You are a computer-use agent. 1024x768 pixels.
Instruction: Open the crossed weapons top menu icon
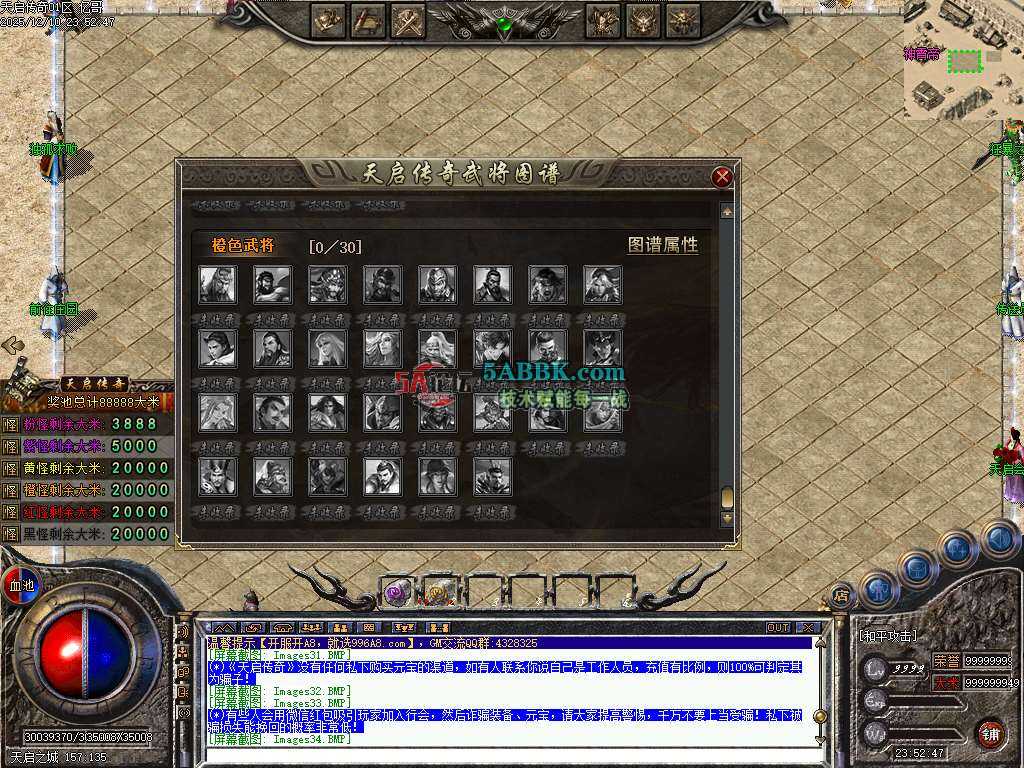[x=407, y=20]
